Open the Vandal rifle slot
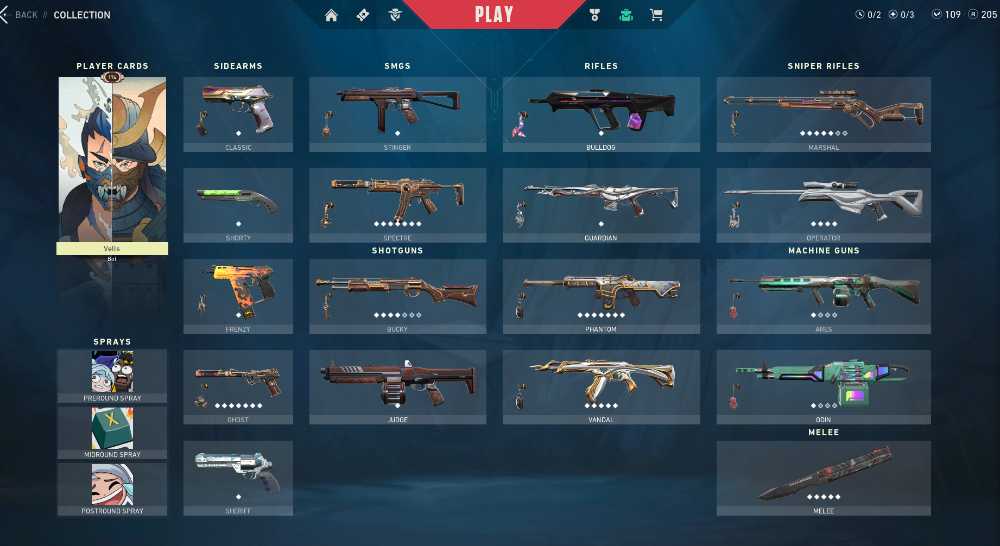 pos(601,387)
